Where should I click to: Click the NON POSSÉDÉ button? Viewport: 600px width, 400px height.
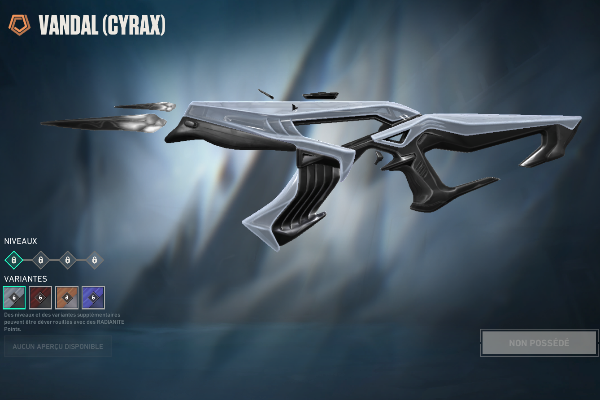pos(539,343)
